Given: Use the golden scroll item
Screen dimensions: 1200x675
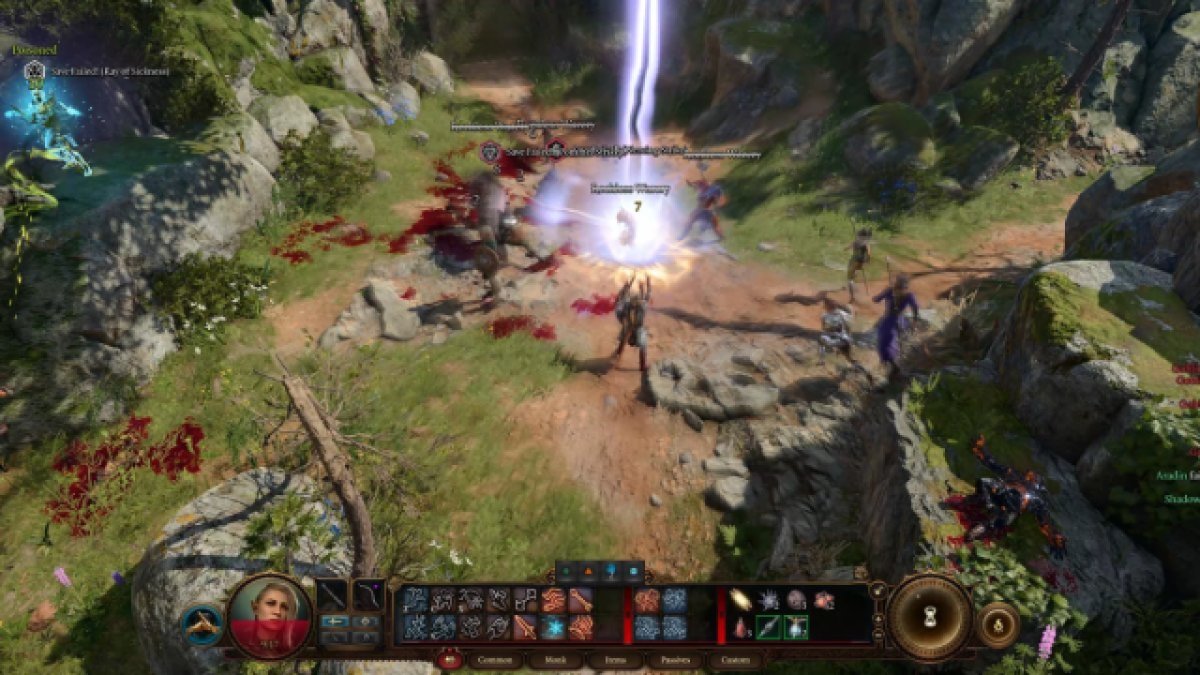Looking at the screenshot, I should coord(741,599).
